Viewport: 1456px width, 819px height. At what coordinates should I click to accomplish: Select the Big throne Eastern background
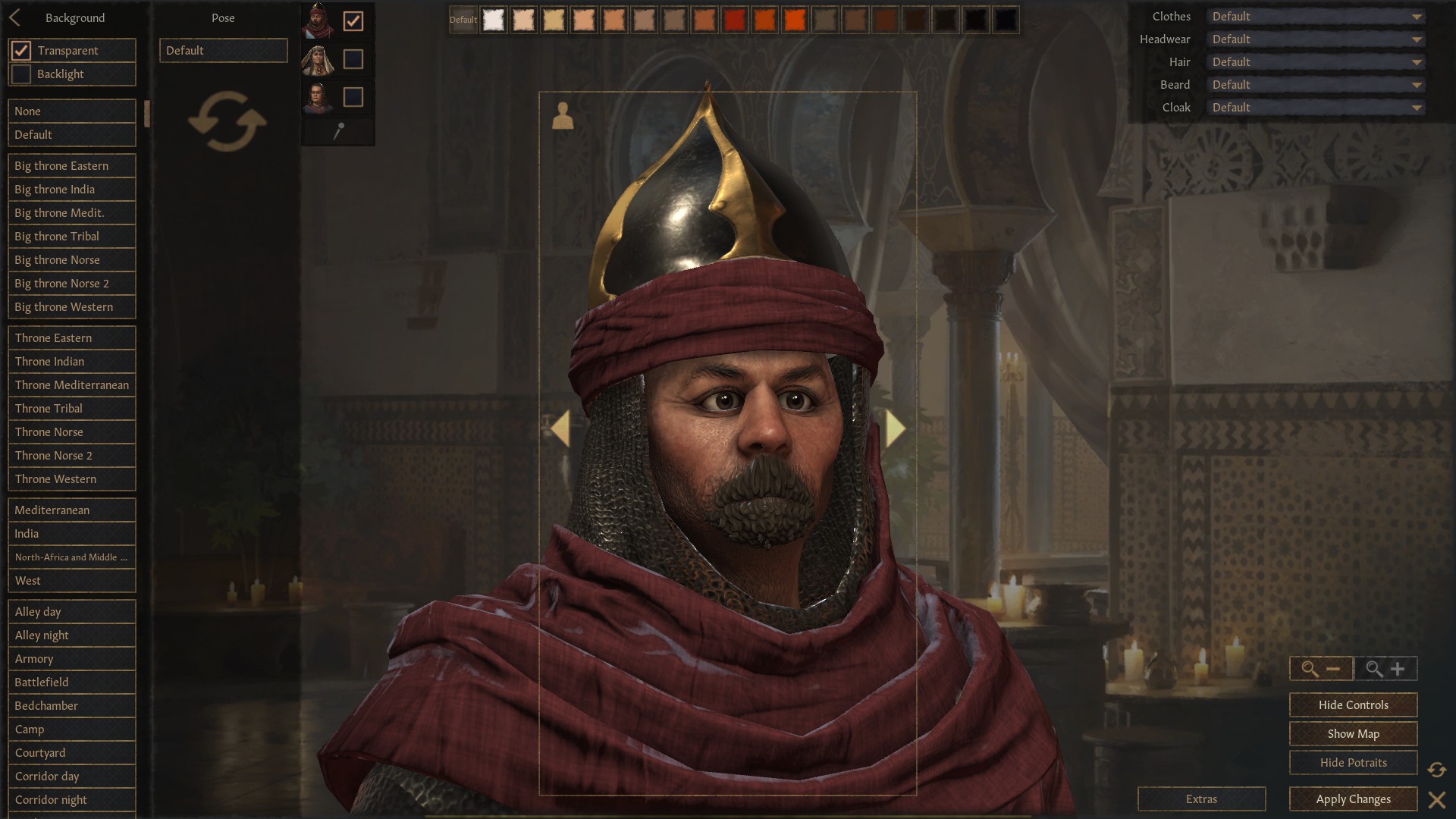pyautogui.click(x=71, y=166)
